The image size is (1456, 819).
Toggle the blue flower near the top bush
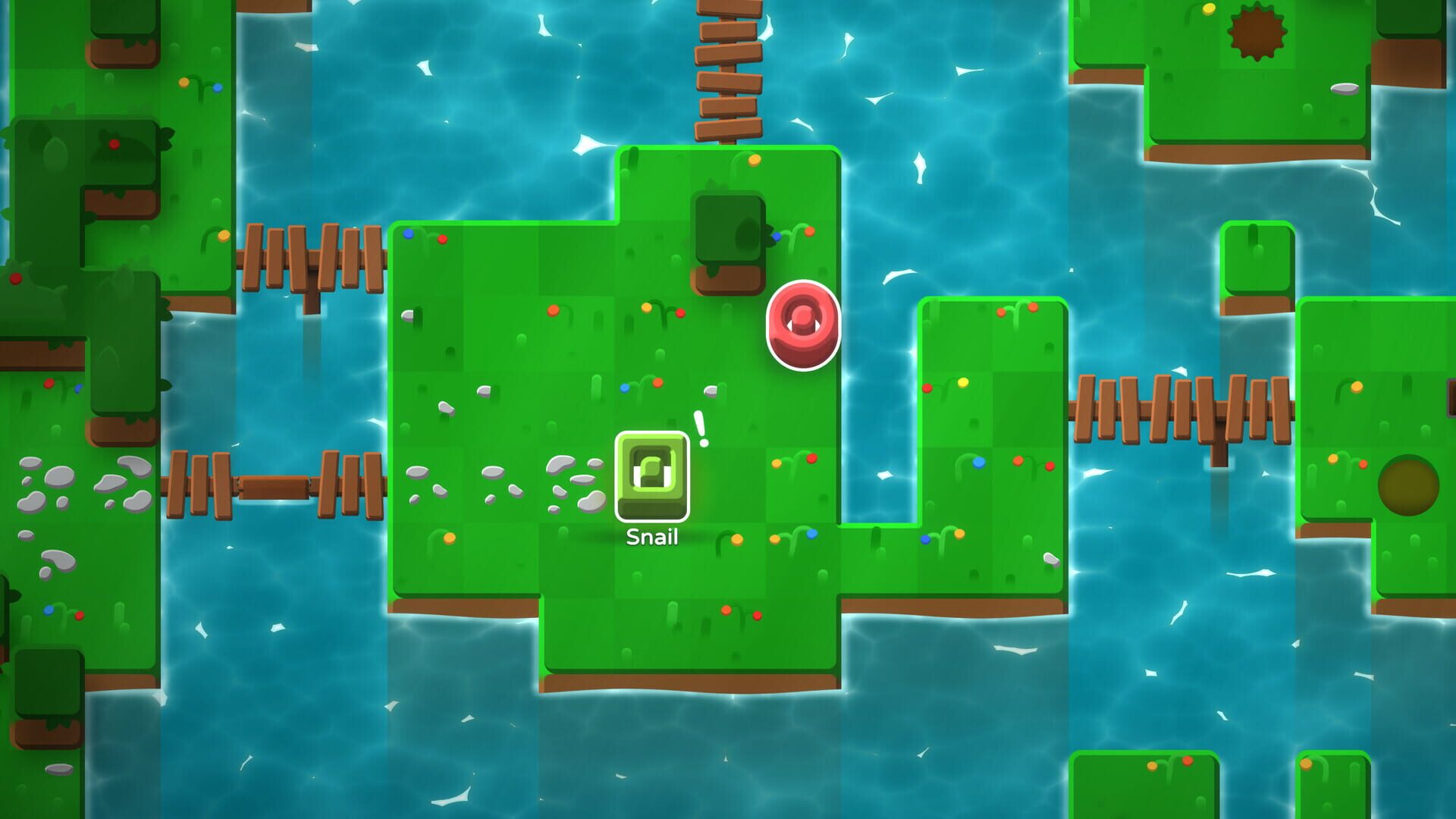775,237
